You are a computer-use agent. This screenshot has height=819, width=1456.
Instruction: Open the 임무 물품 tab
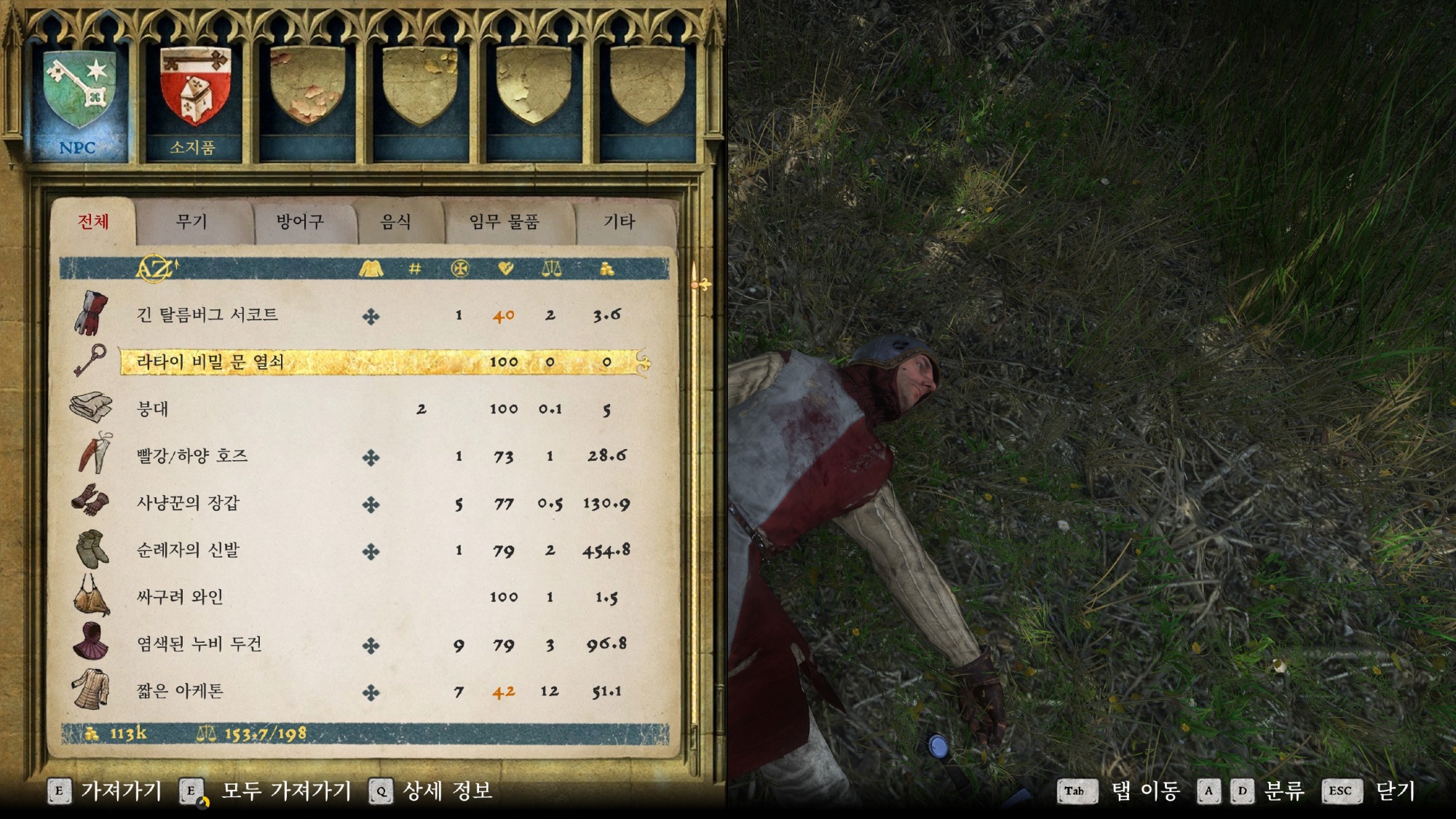click(x=504, y=222)
